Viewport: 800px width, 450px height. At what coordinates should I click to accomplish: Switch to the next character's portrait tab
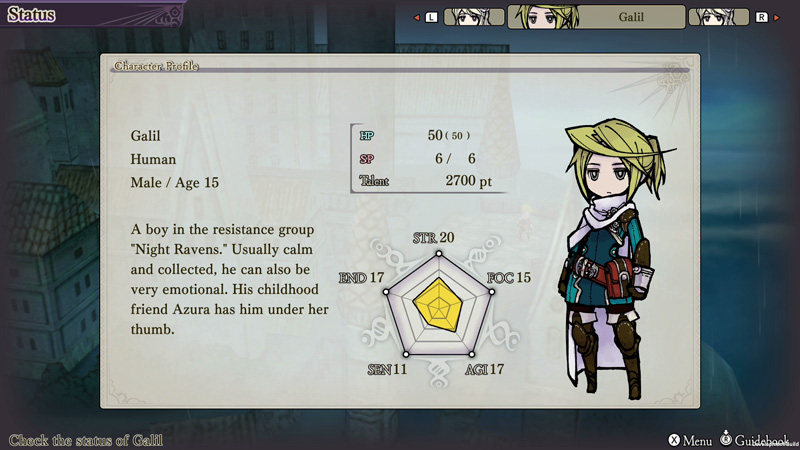point(720,17)
